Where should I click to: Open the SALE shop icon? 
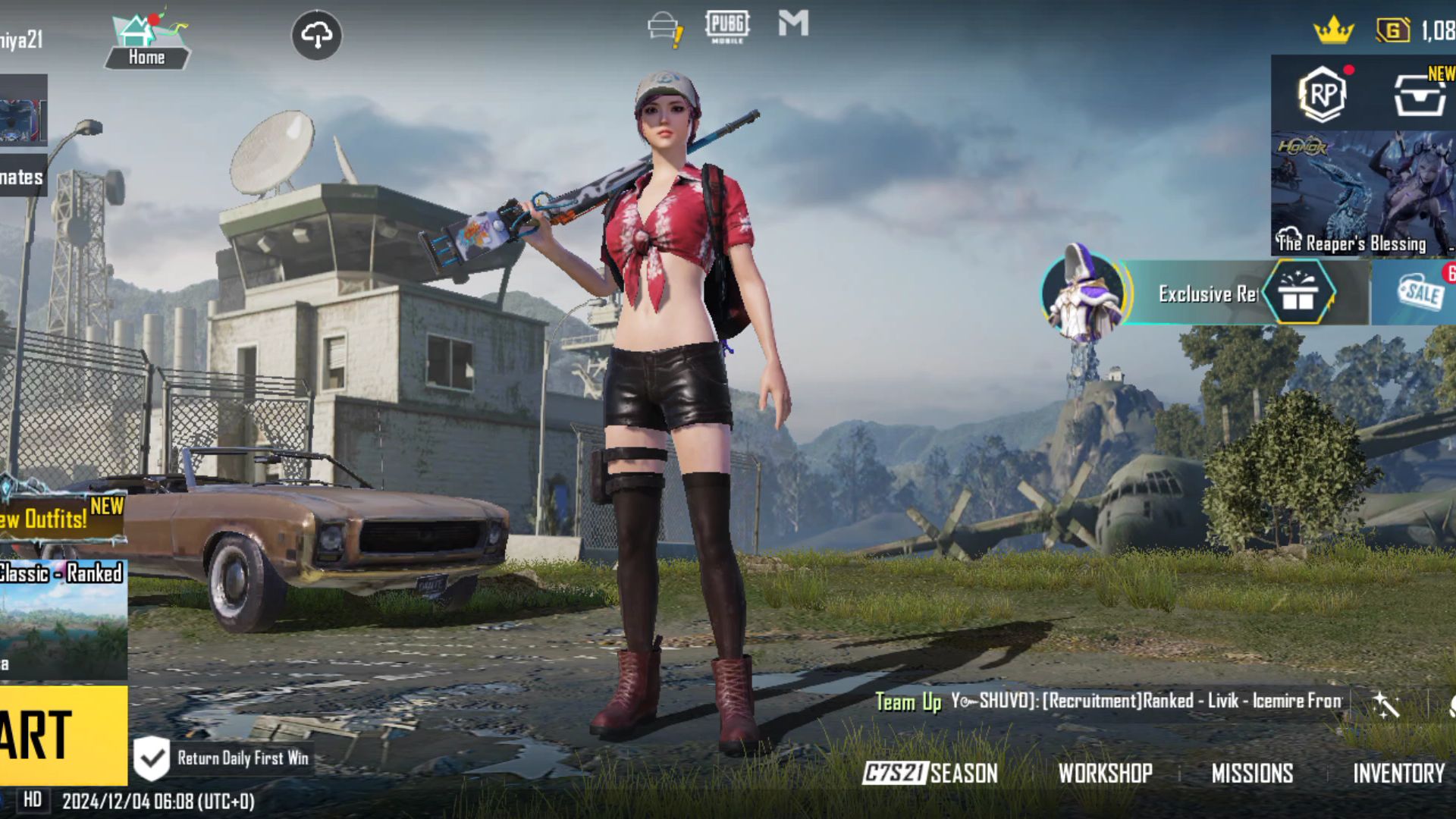tap(1420, 293)
